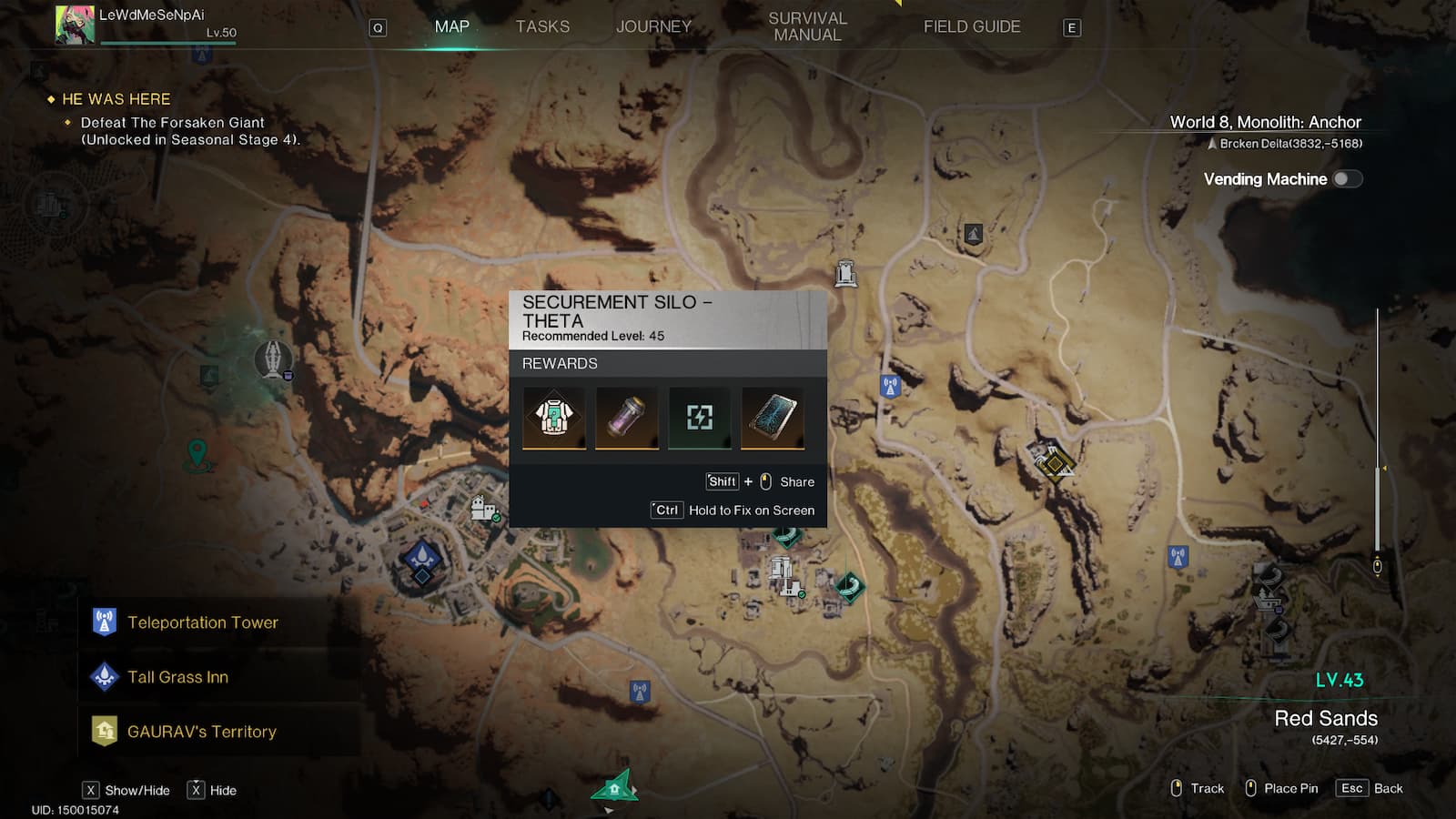Click the green location pin marker

197,452
